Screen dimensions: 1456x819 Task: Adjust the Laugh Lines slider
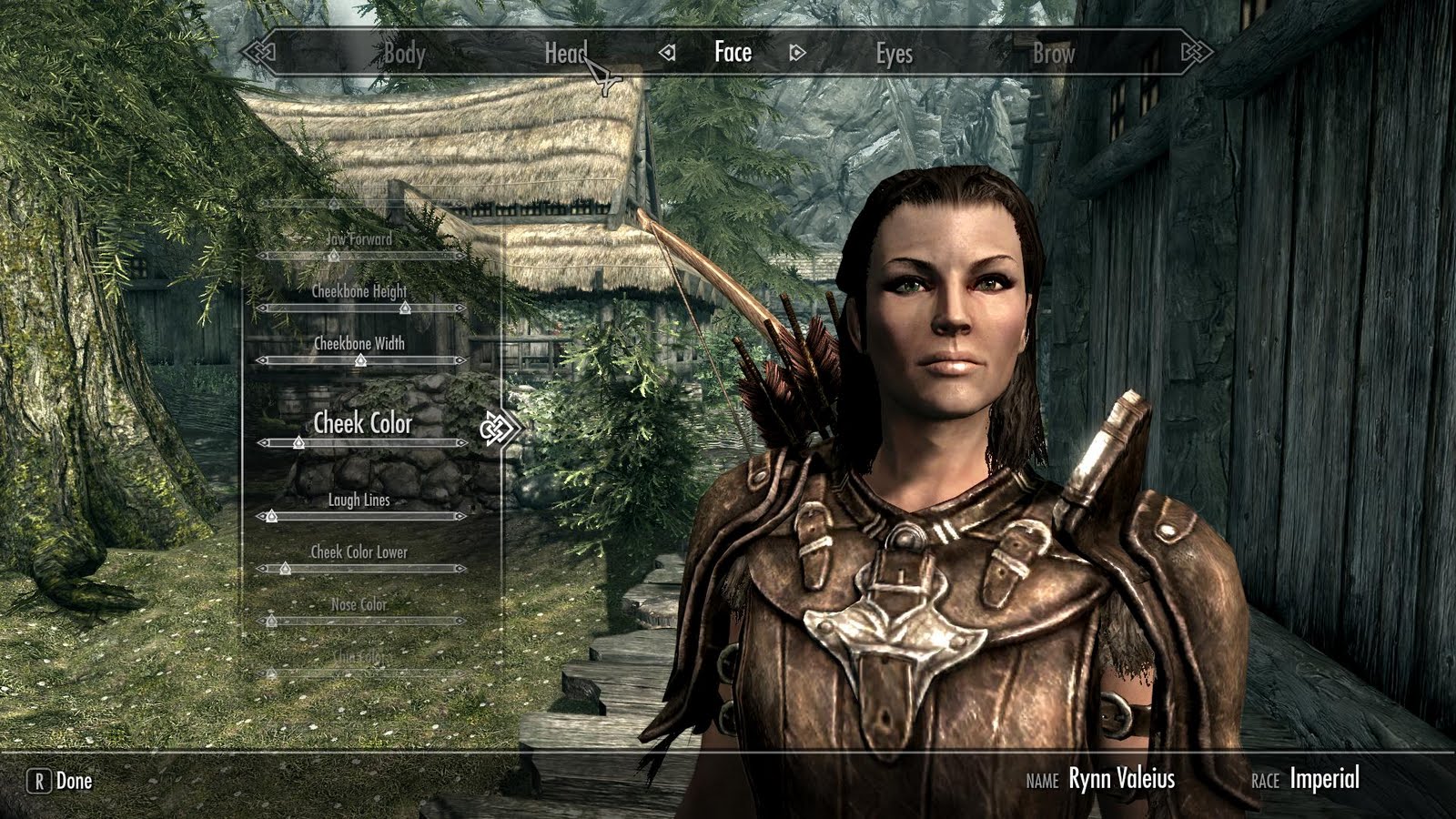270,515
